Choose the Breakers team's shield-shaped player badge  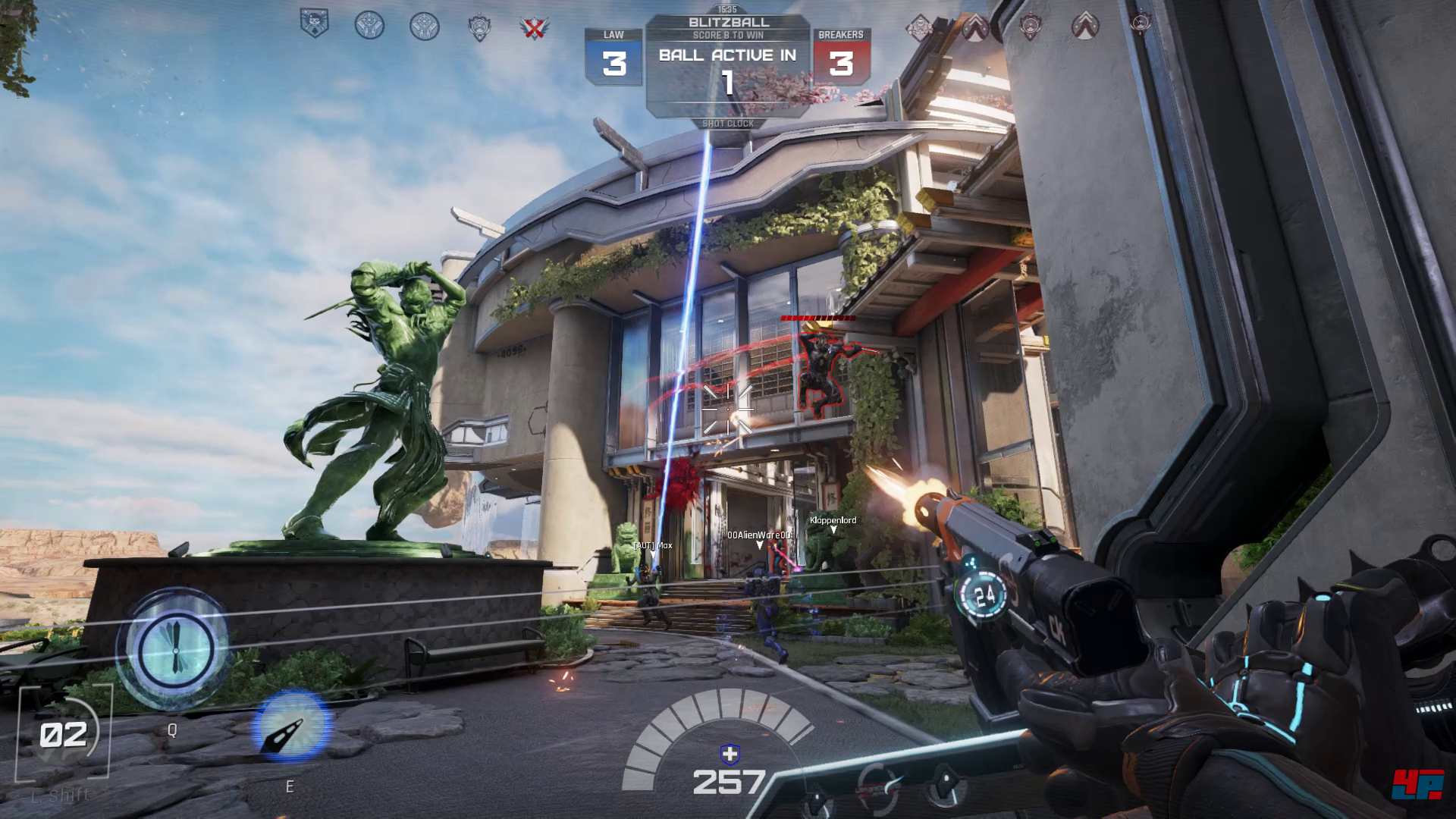[x=1030, y=26]
